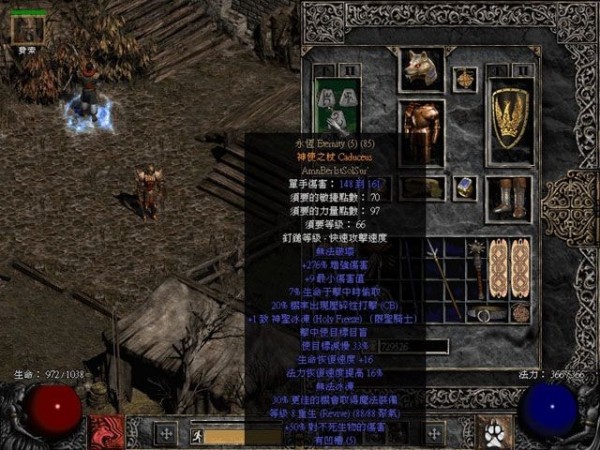Click the equipped amulet slot
Image resolution: width=600 pixels, height=450 pixels.
point(464,78)
